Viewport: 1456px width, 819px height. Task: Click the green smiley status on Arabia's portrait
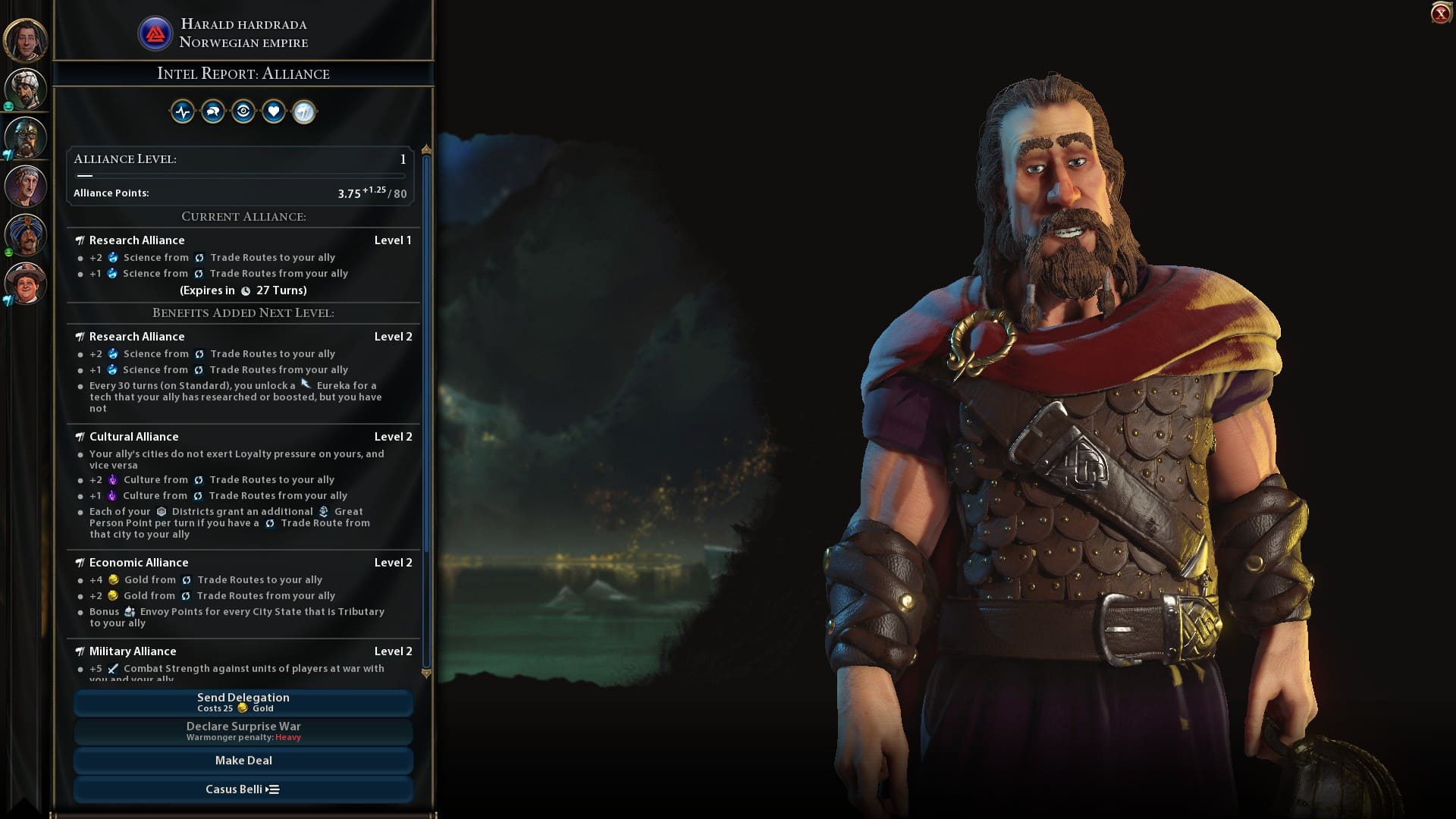(x=8, y=105)
